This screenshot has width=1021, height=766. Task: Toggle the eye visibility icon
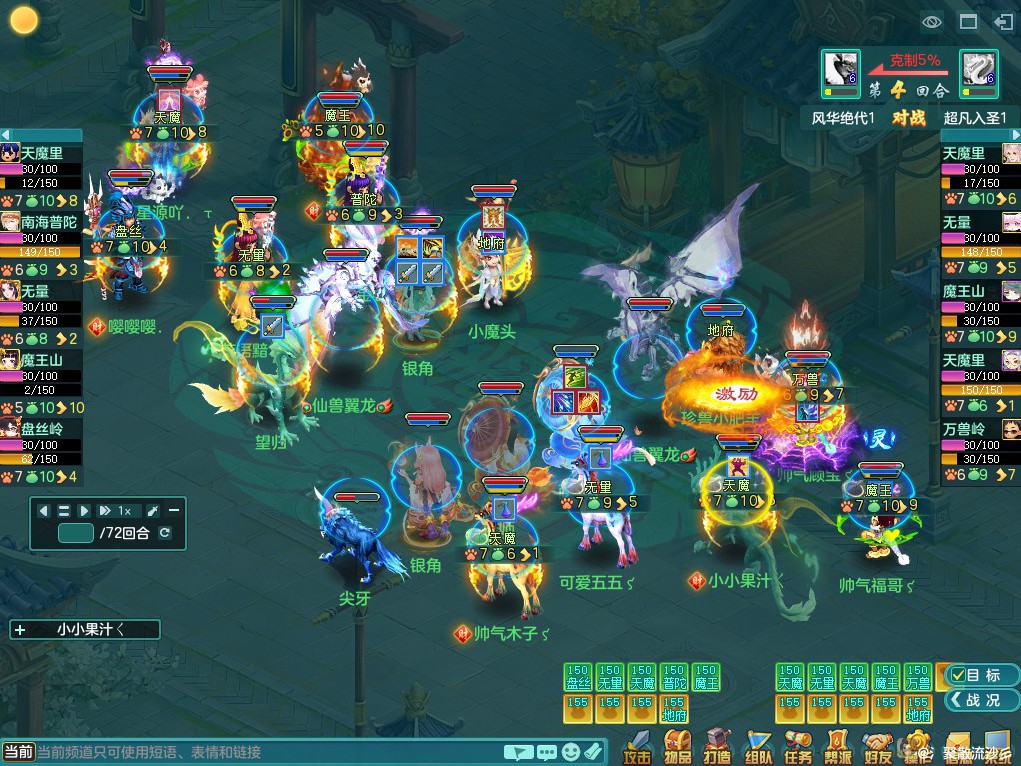932,21
